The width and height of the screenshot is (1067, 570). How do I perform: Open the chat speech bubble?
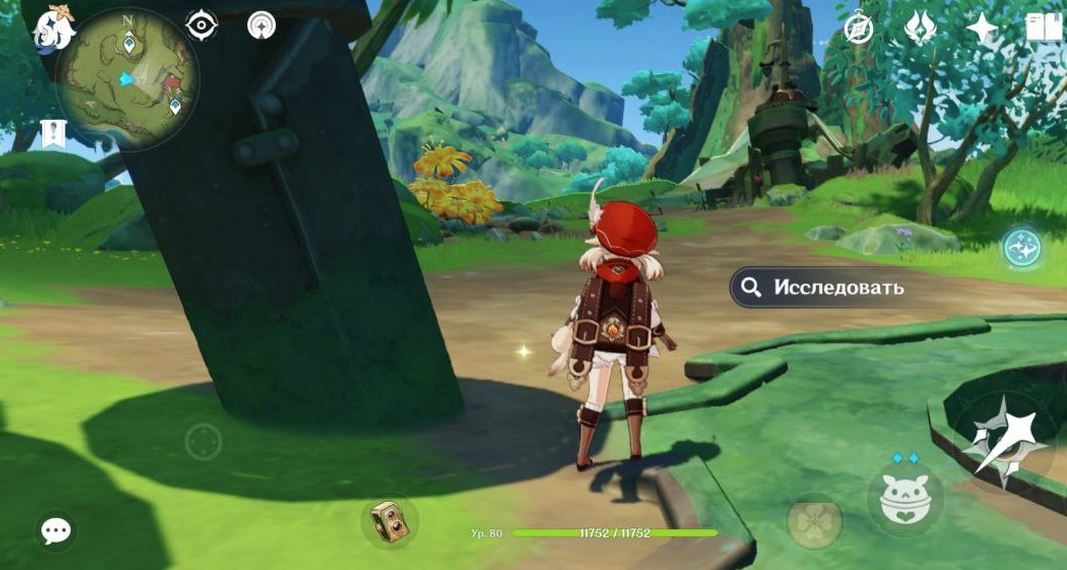(x=56, y=530)
